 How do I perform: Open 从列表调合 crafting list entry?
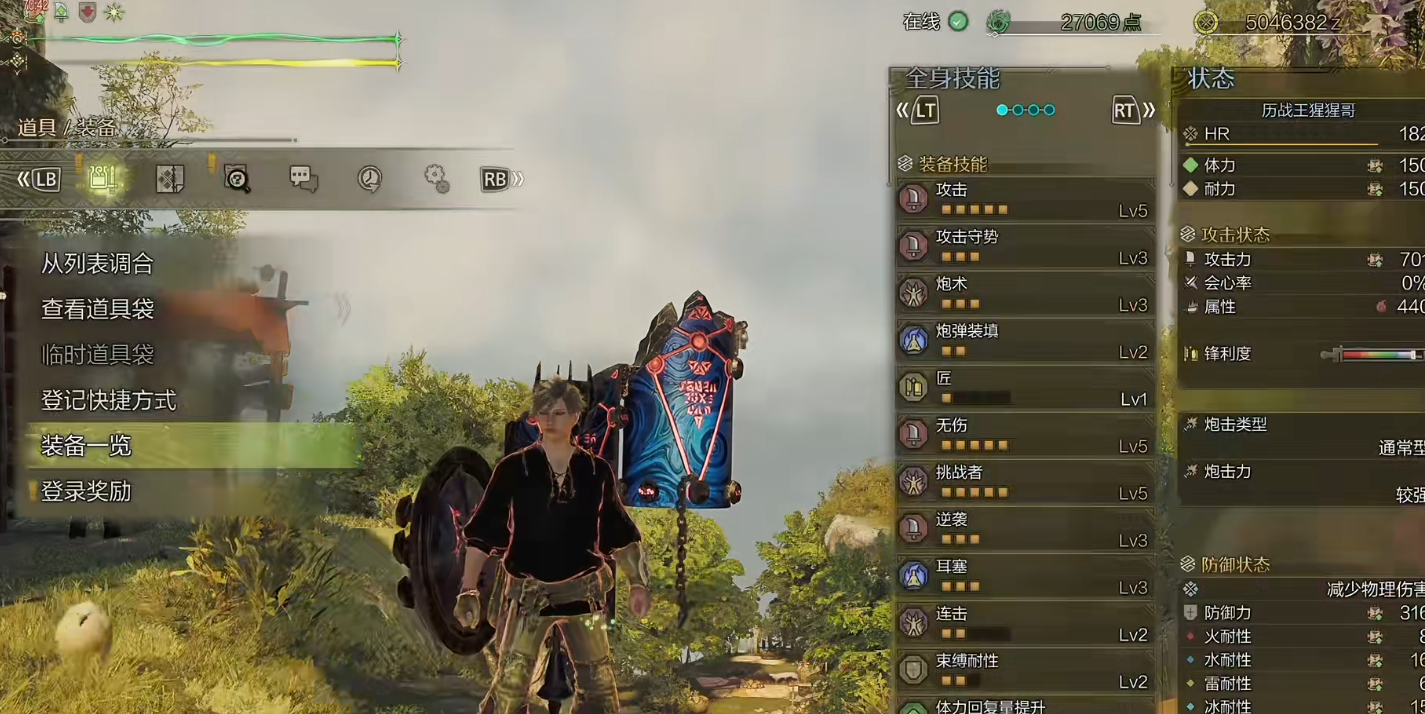[97, 264]
